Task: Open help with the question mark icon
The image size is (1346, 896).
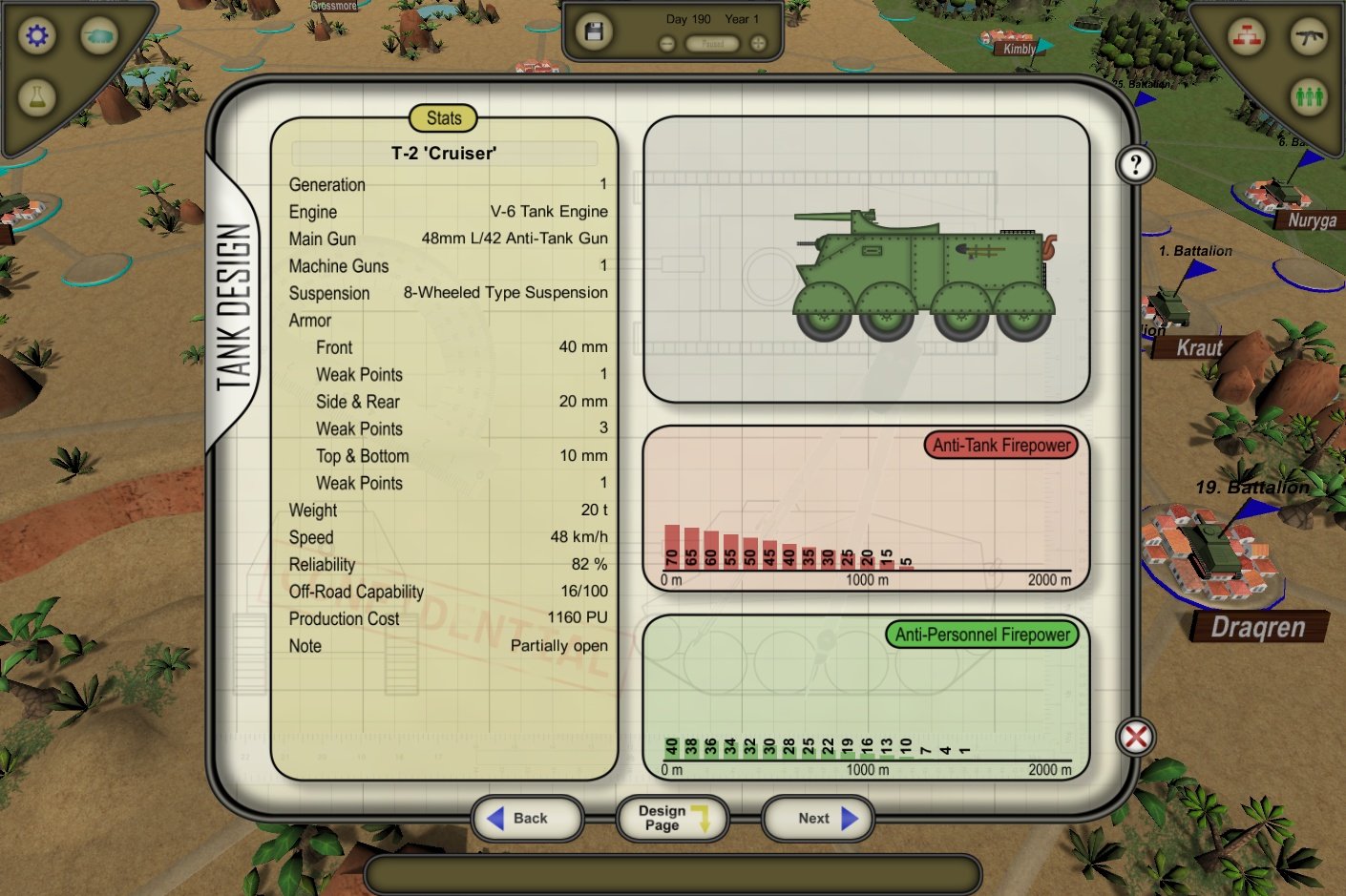Action: coord(1134,164)
